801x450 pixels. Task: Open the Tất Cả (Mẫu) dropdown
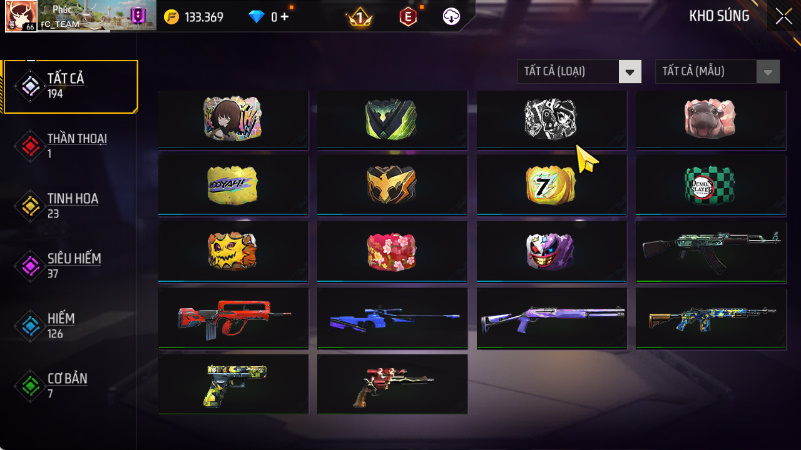point(717,71)
